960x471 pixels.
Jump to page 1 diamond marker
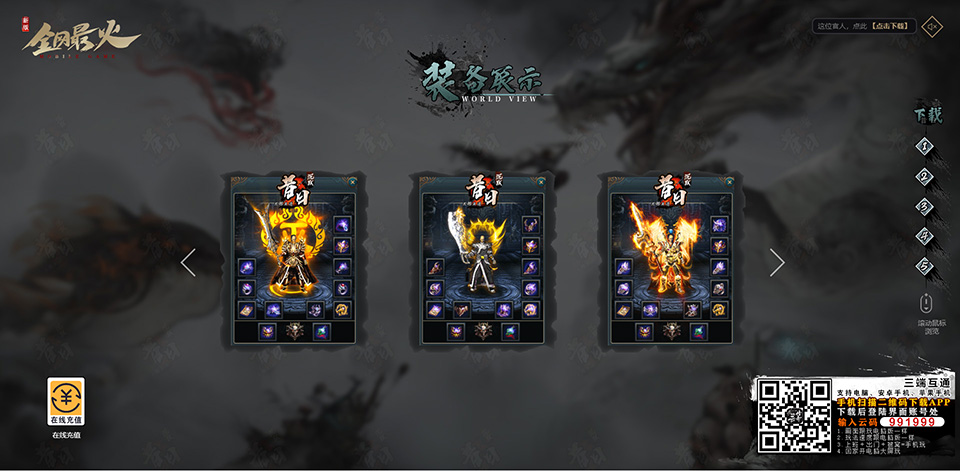click(x=926, y=146)
